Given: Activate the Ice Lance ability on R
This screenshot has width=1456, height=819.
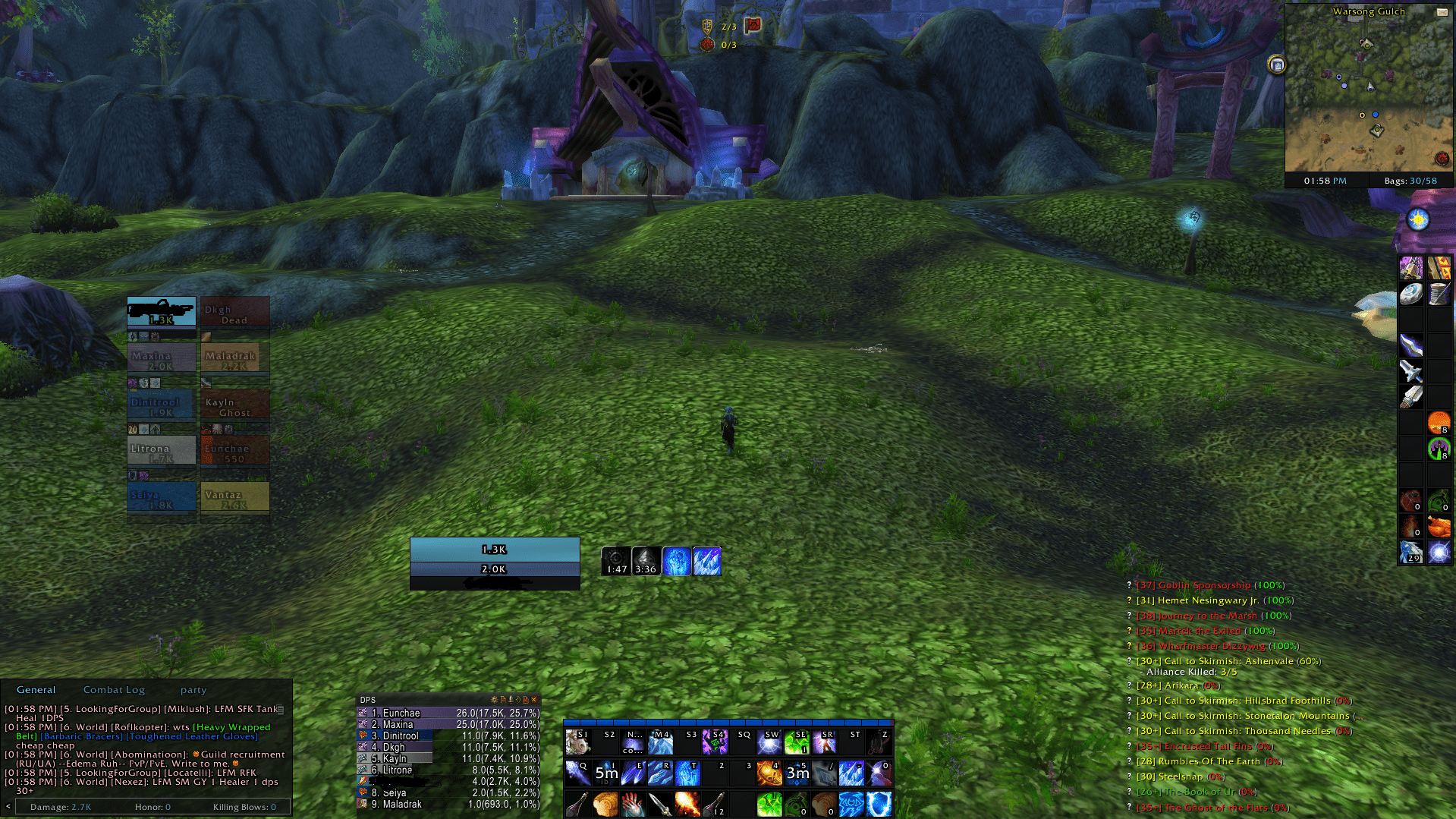Looking at the screenshot, I should pyautogui.click(x=659, y=773).
